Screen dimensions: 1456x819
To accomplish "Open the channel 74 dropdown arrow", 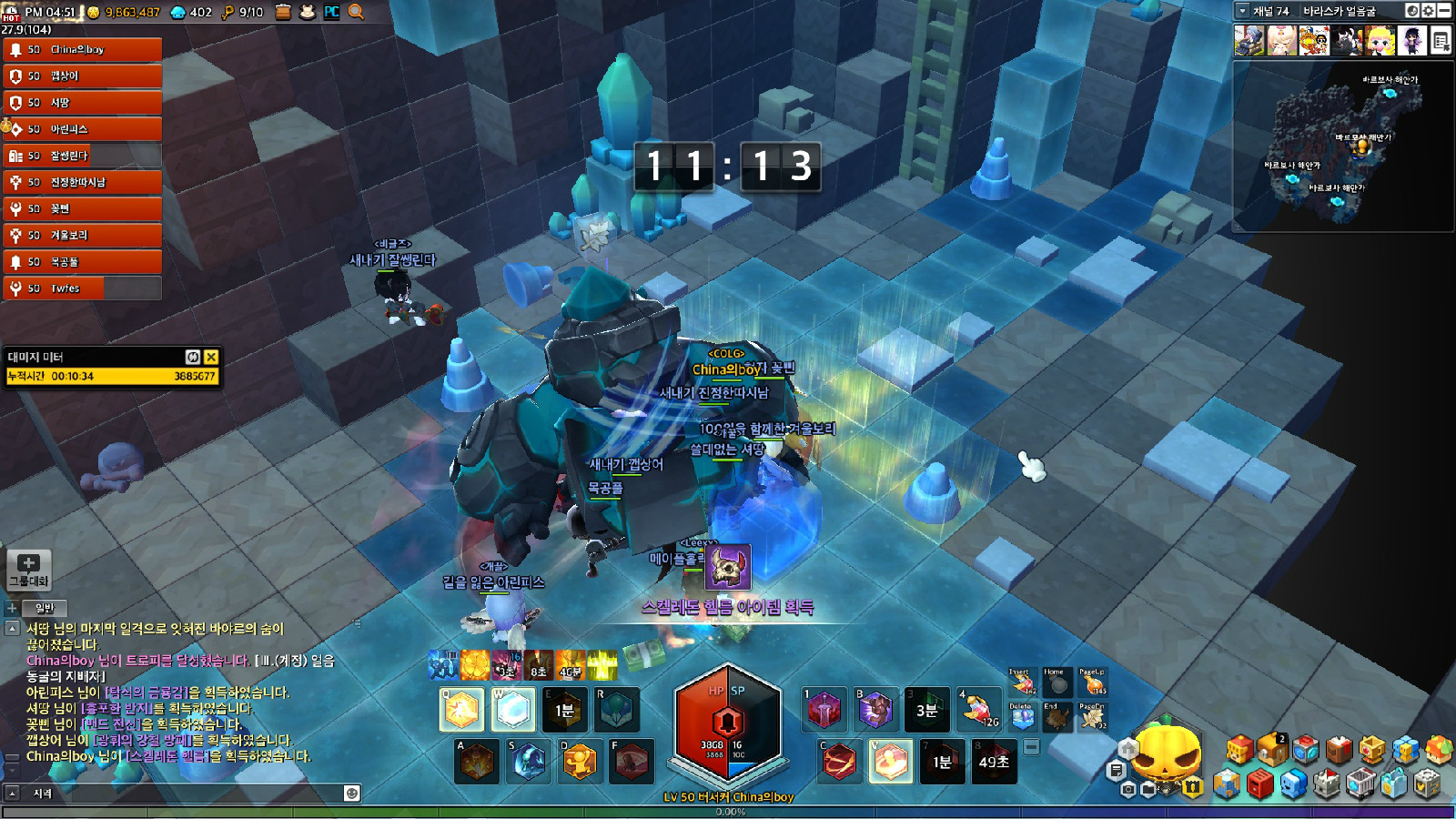I will pos(1243,11).
